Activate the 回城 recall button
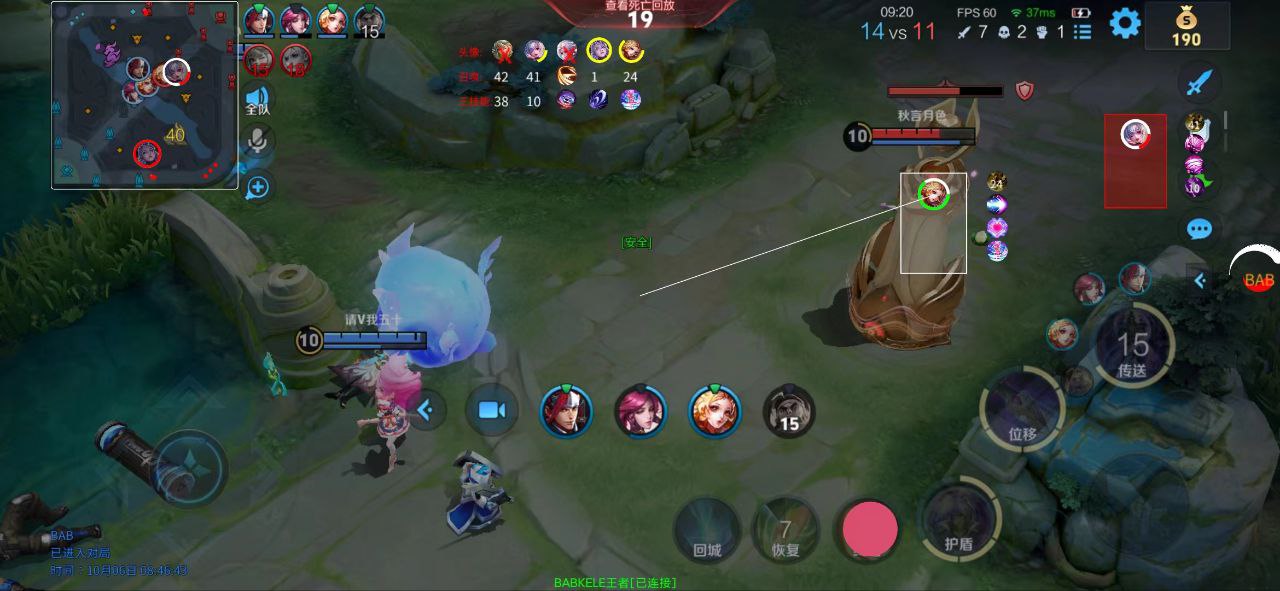This screenshot has width=1280, height=591. point(707,530)
